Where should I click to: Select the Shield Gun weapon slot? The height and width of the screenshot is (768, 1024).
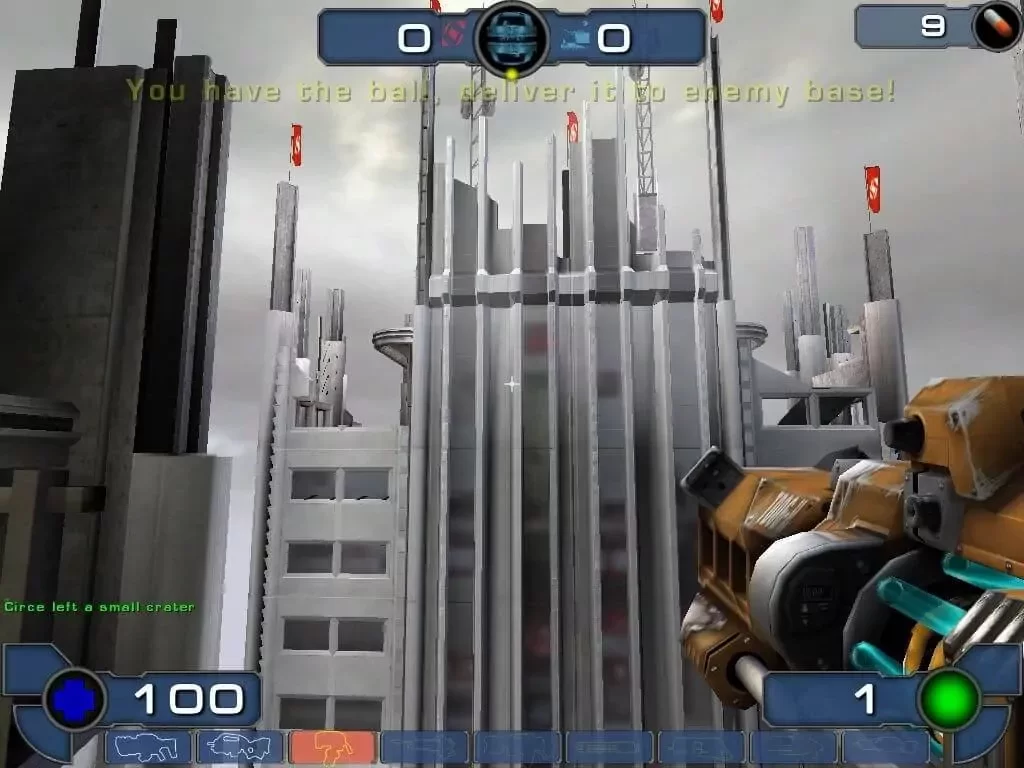coord(147,748)
